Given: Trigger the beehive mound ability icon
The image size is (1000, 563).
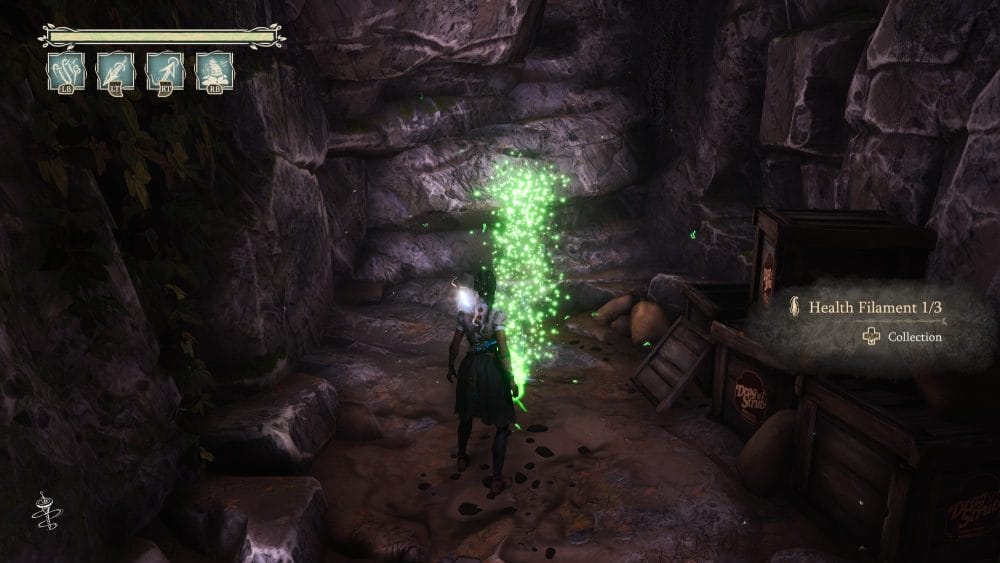Looking at the screenshot, I should (x=214, y=71).
